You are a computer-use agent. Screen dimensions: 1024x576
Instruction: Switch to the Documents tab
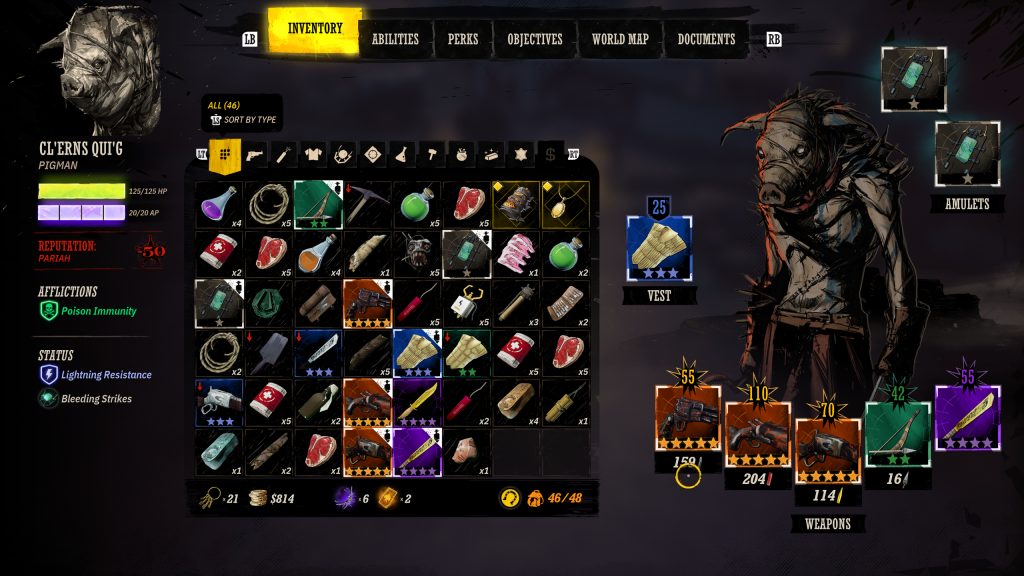click(706, 40)
